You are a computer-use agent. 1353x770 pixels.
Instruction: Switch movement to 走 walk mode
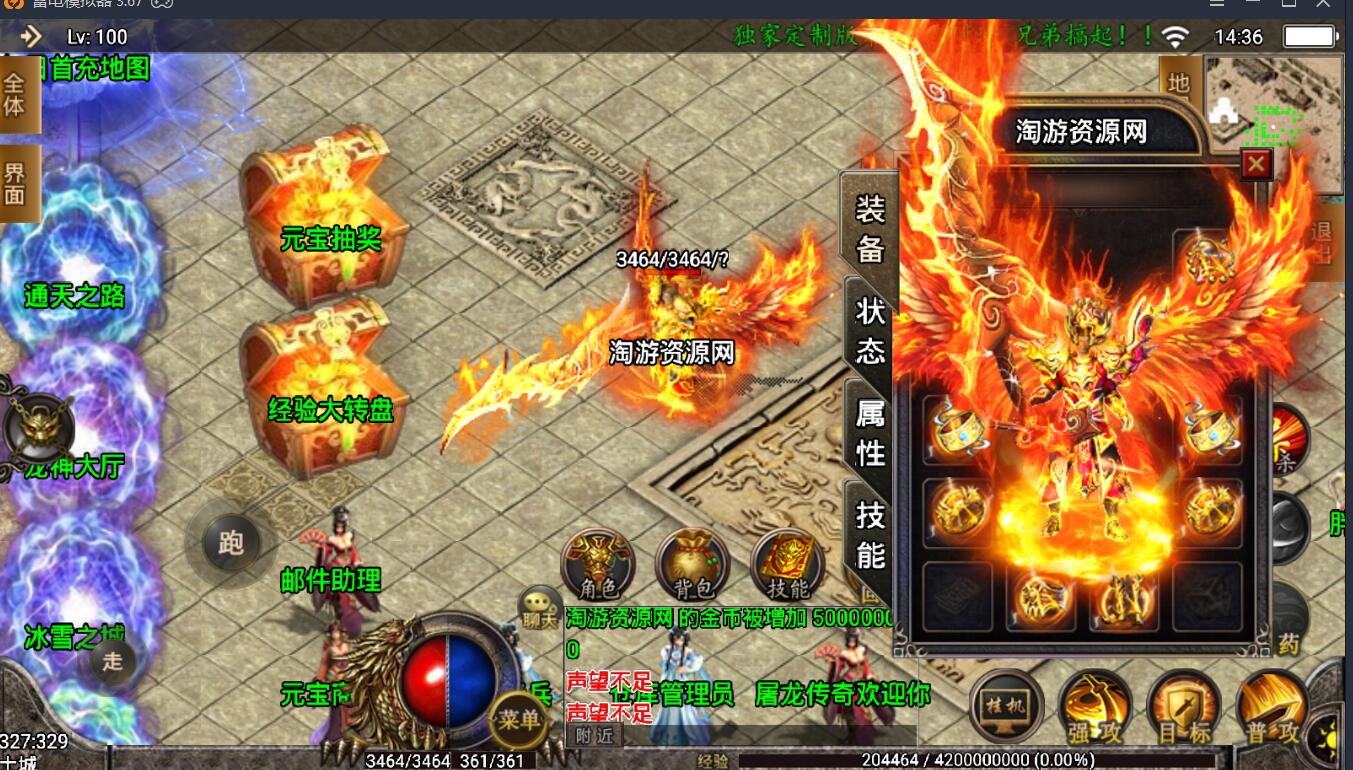(x=112, y=661)
